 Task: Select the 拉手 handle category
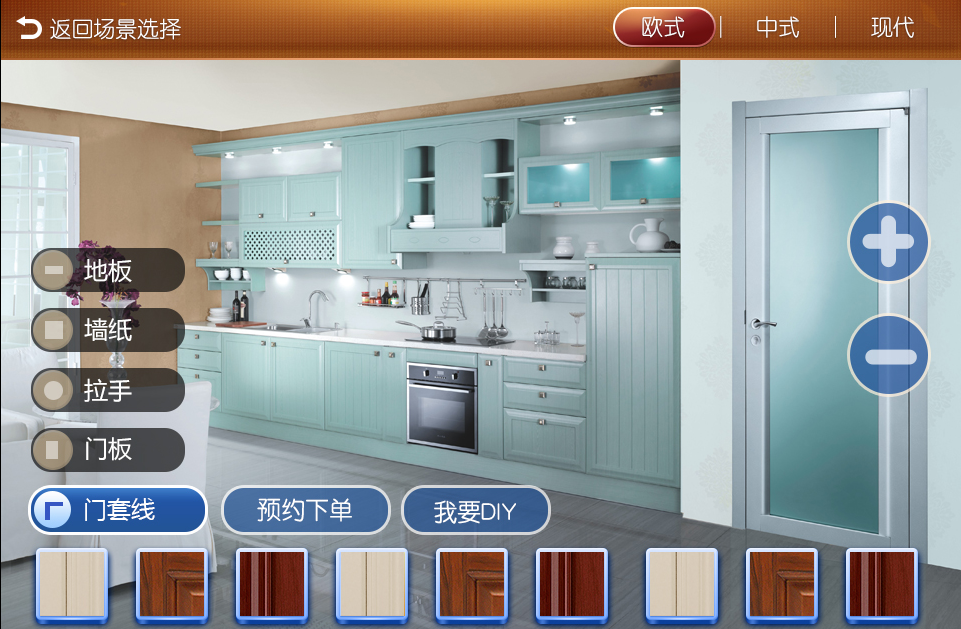[x=108, y=390]
